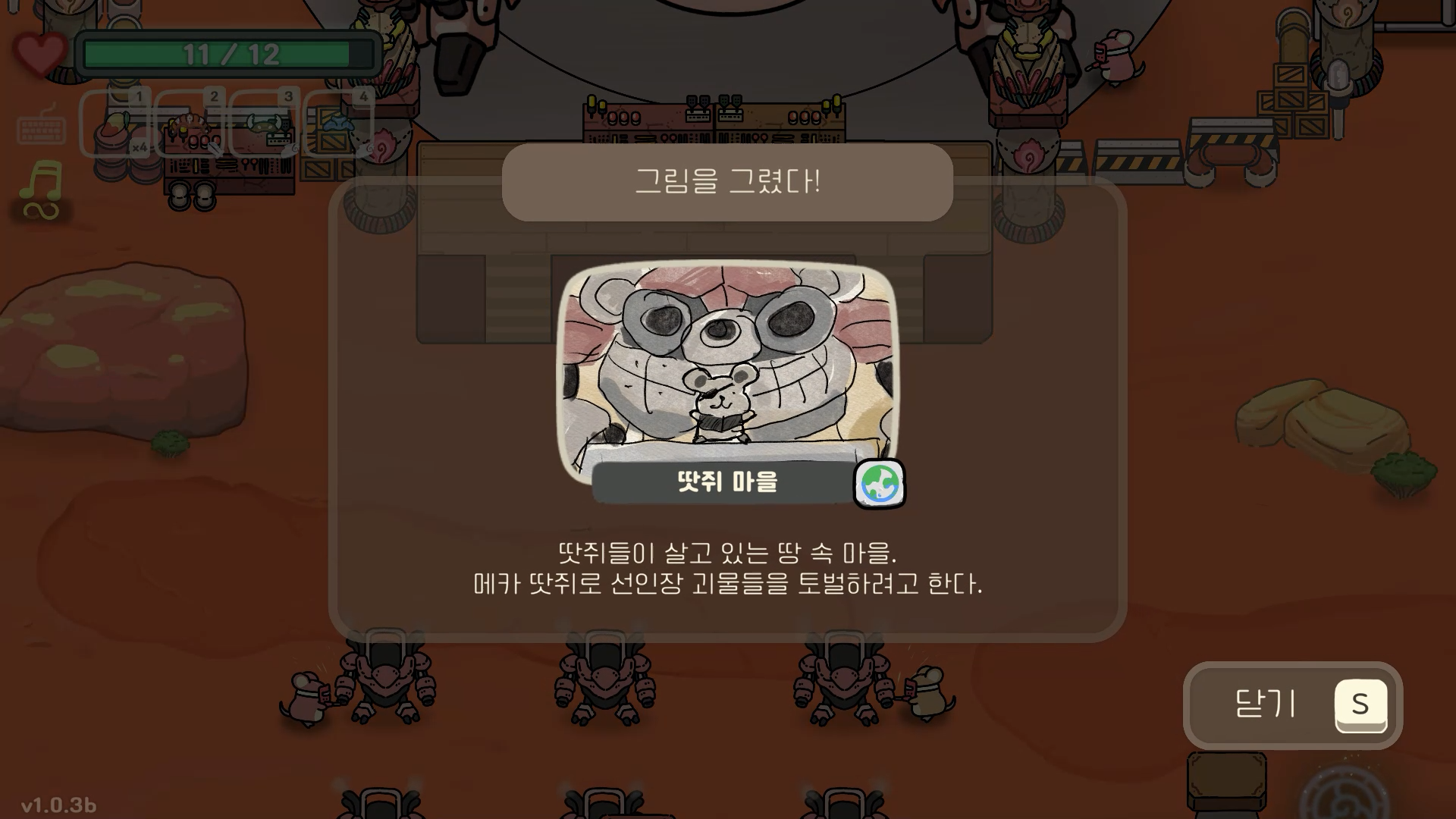Click the S keycap badge on the close button
This screenshot has height=819, width=1456.
point(1360,705)
